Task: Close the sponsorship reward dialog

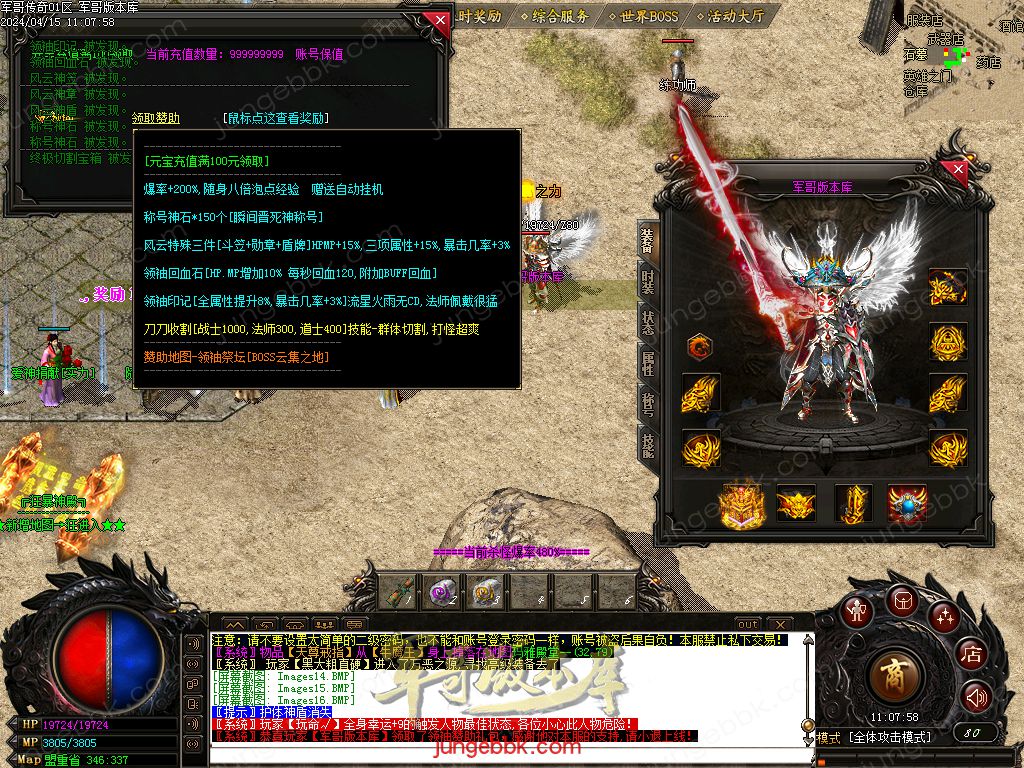Action: pyautogui.click(x=436, y=20)
